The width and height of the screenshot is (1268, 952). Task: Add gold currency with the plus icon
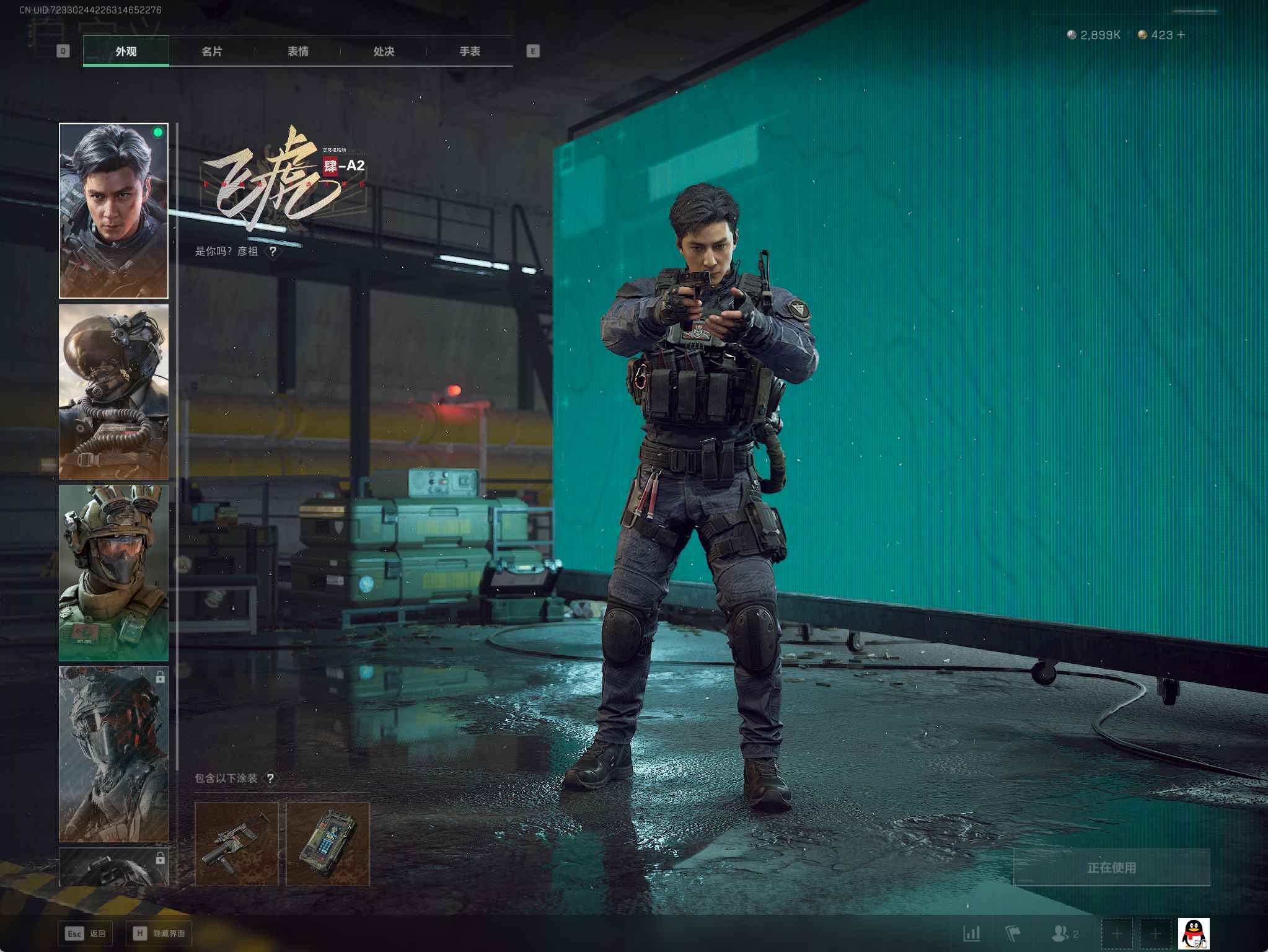tap(1181, 35)
